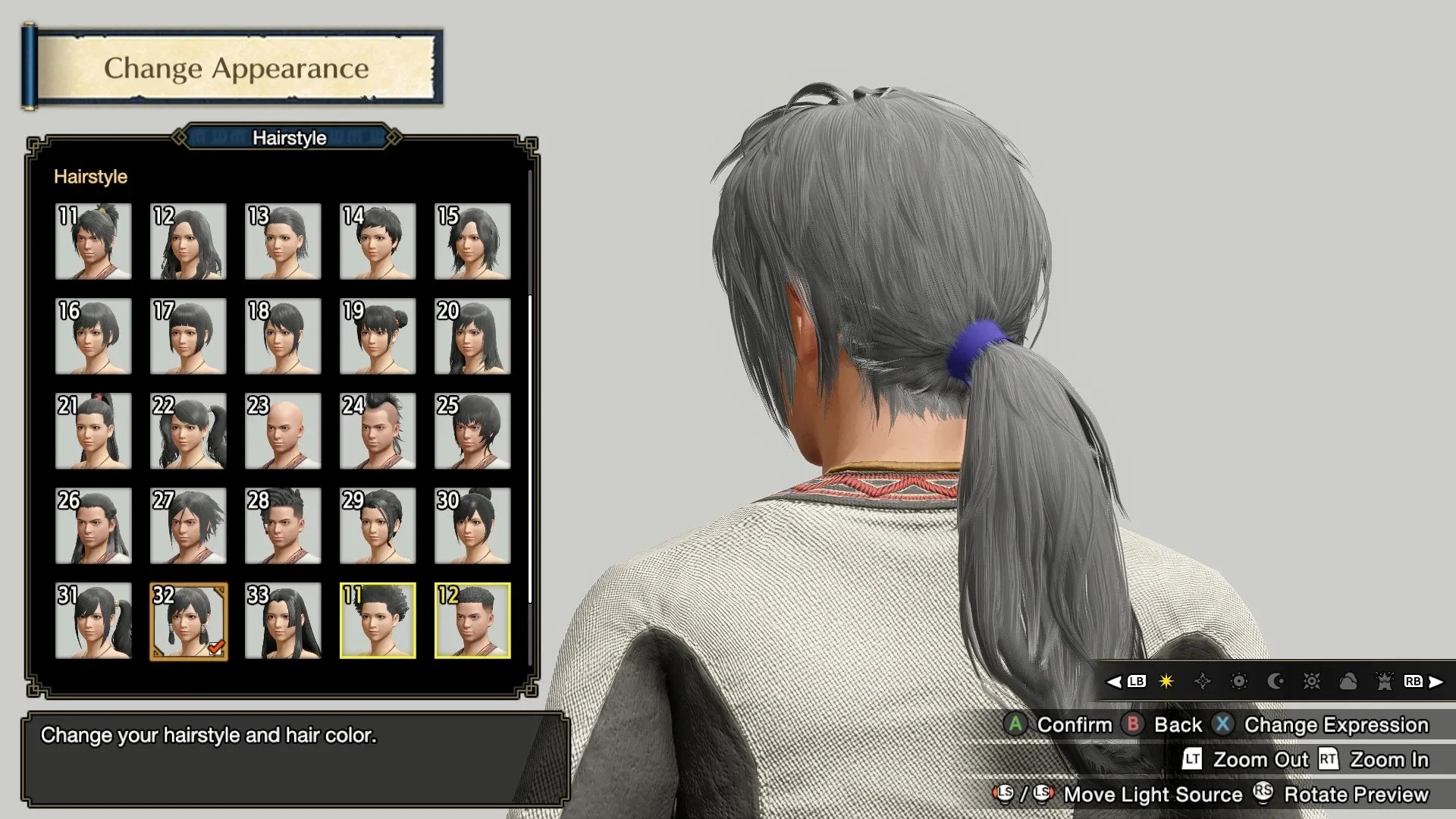Pick hairstyle 19 with the side bun
Screen dimensions: 1456x819
click(x=378, y=336)
